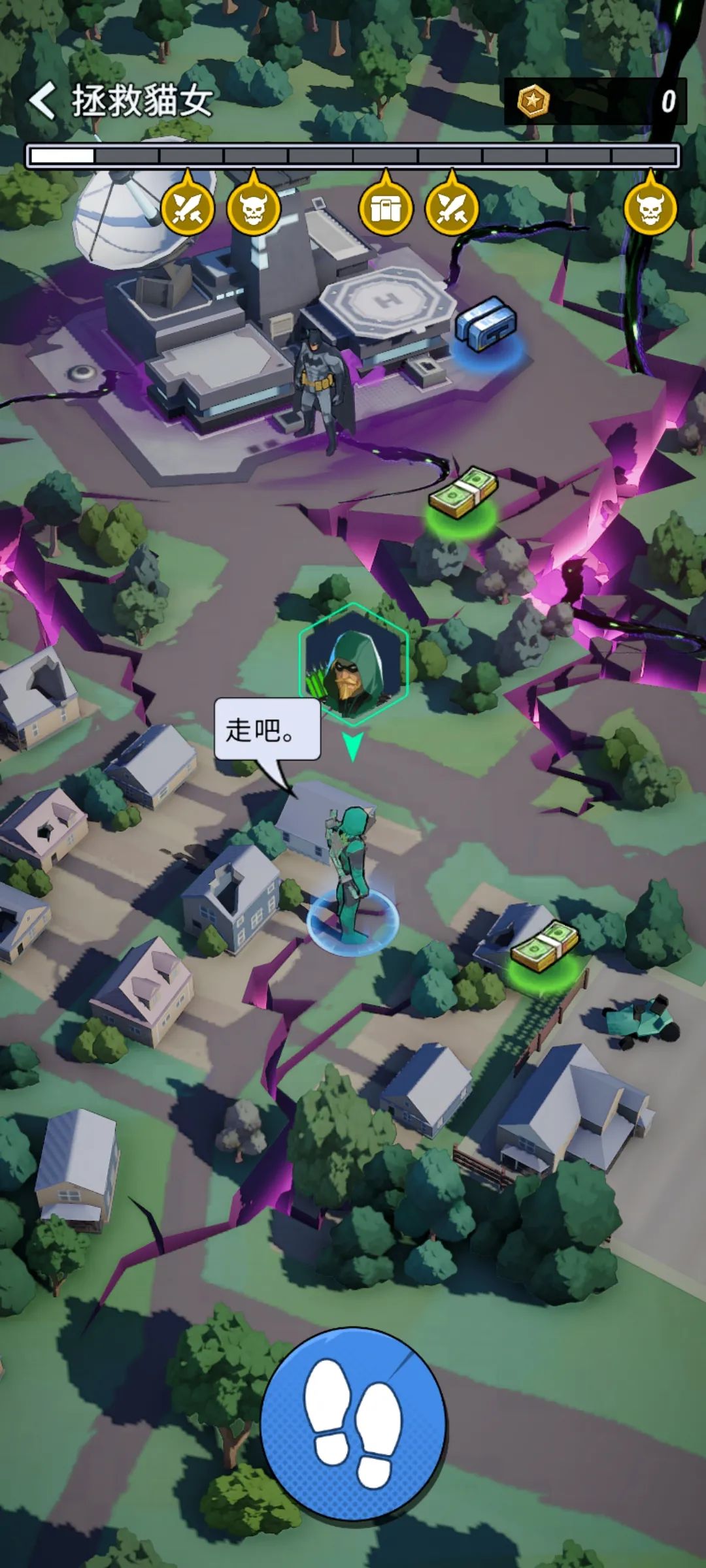Go back using the arrow beside 拯救貓女

coord(42,101)
